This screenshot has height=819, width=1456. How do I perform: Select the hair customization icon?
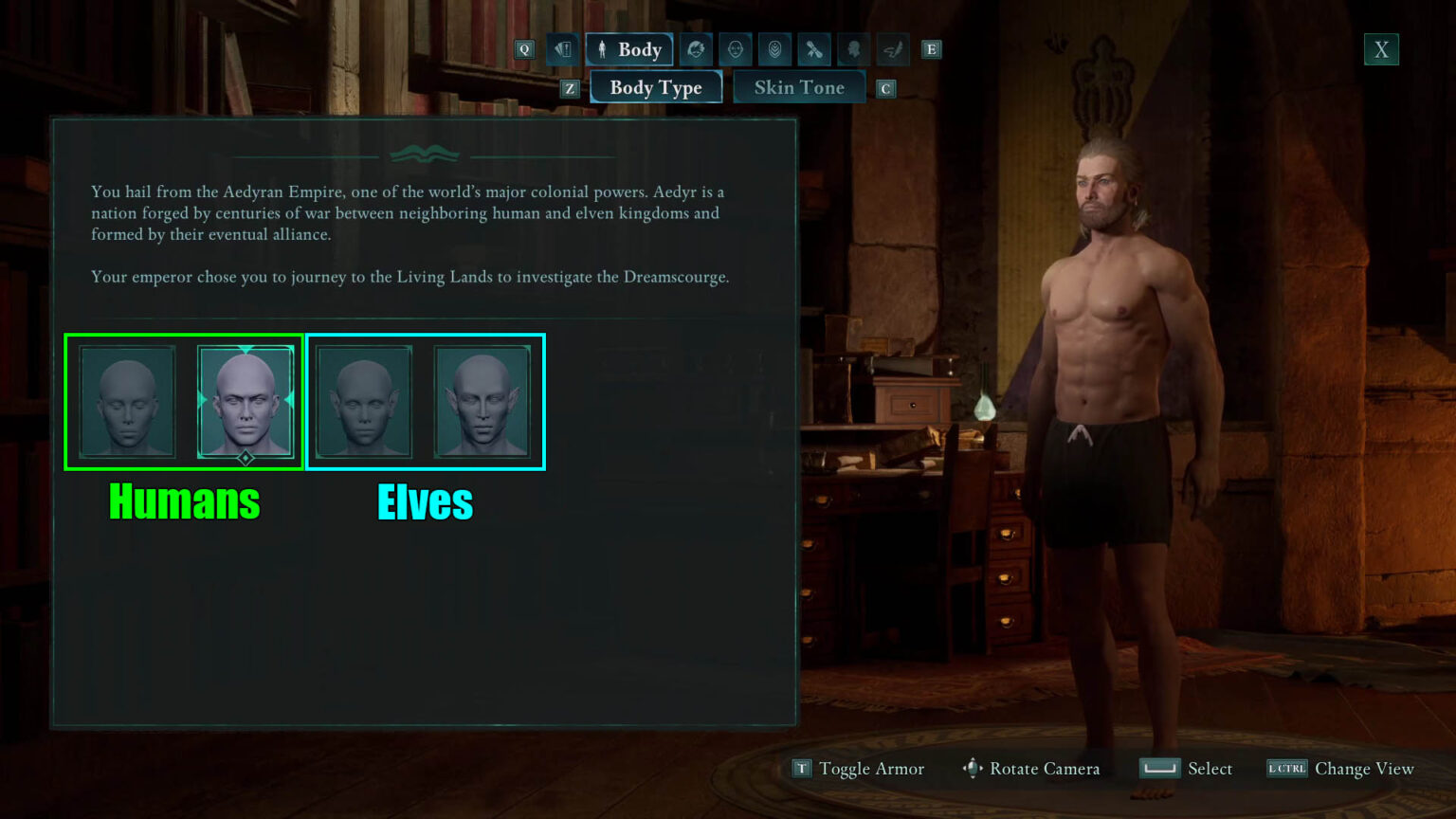697,49
